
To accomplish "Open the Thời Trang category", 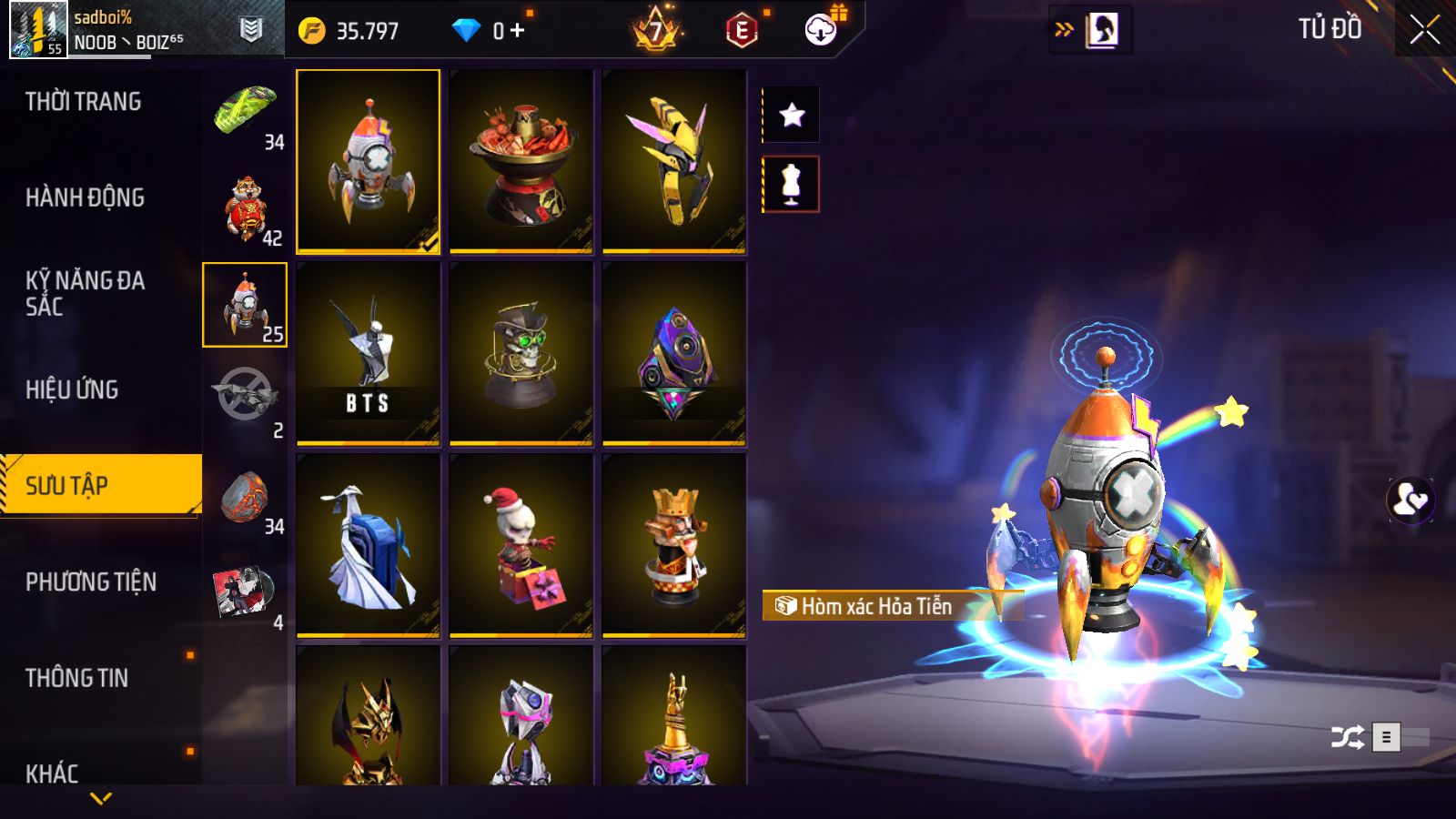I will pyautogui.click(x=83, y=102).
